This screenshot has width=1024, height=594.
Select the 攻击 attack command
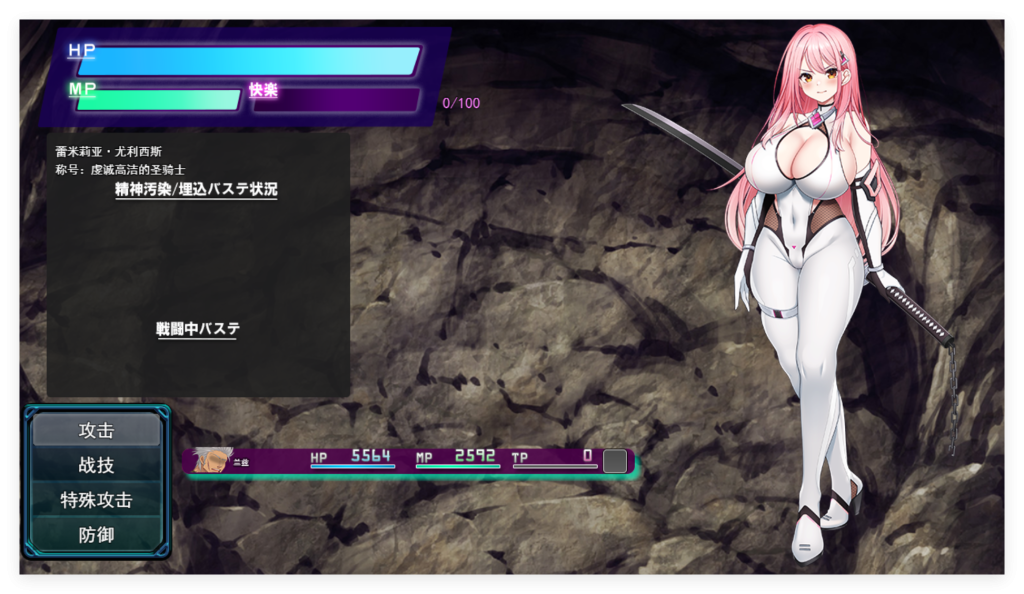(x=96, y=430)
